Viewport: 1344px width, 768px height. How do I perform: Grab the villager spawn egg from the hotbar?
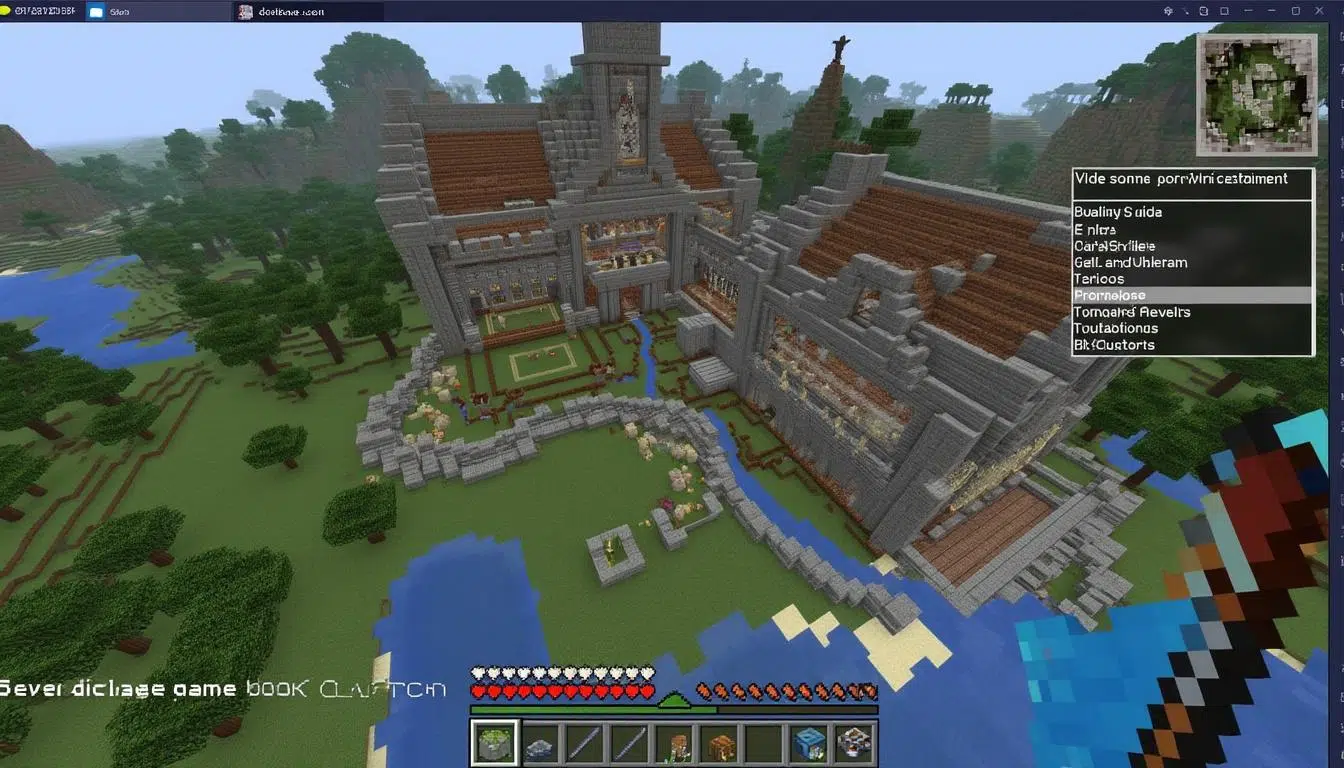click(x=673, y=742)
